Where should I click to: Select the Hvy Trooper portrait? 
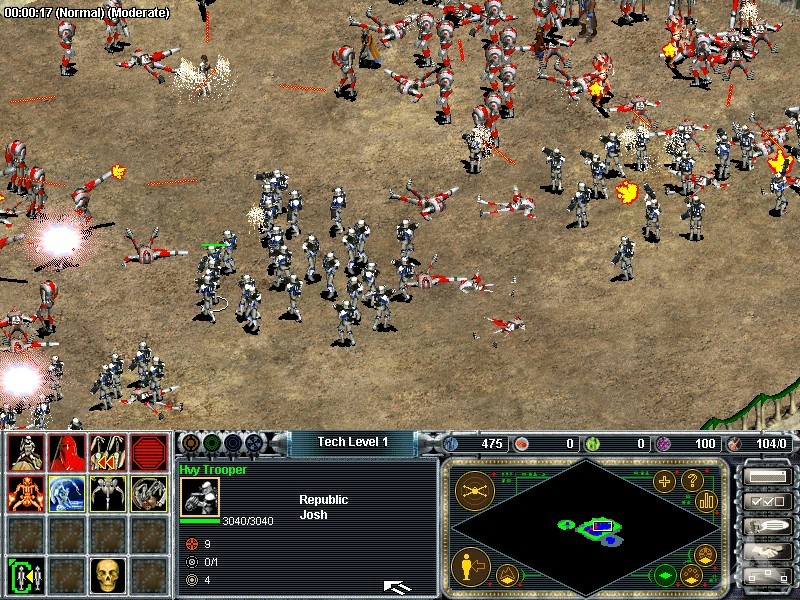pos(200,497)
